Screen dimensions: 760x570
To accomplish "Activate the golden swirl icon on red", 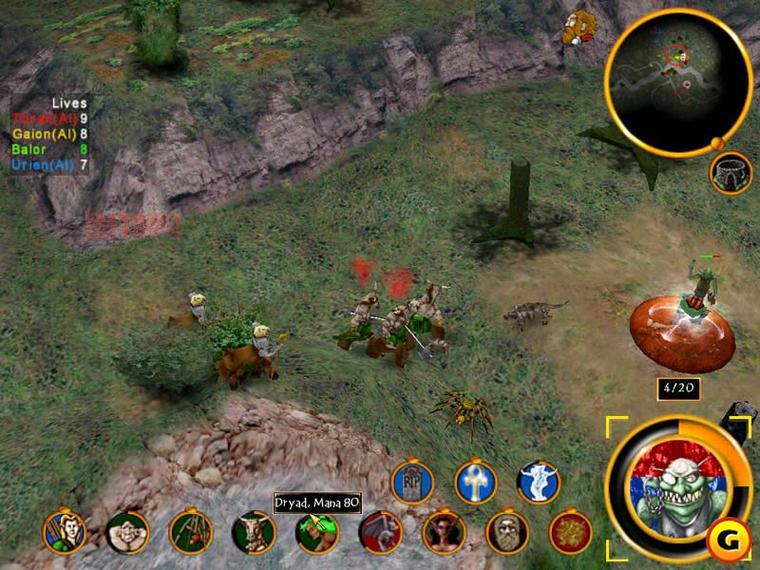I will [570, 531].
